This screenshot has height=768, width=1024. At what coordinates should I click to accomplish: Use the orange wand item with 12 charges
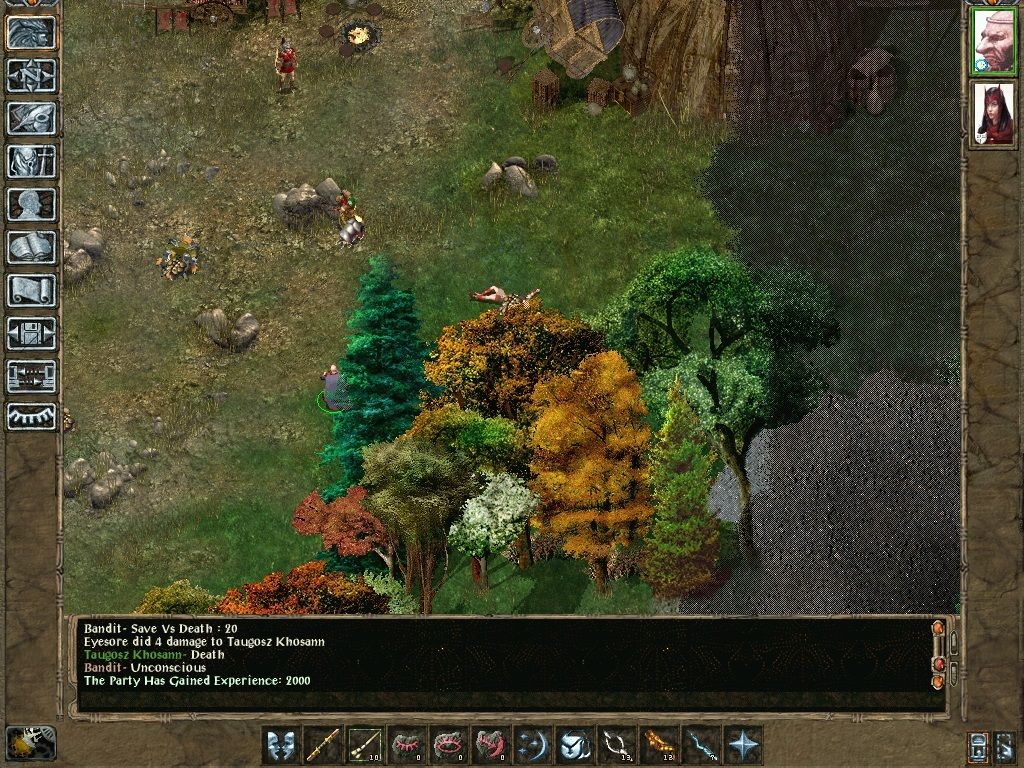click(659, 745)
